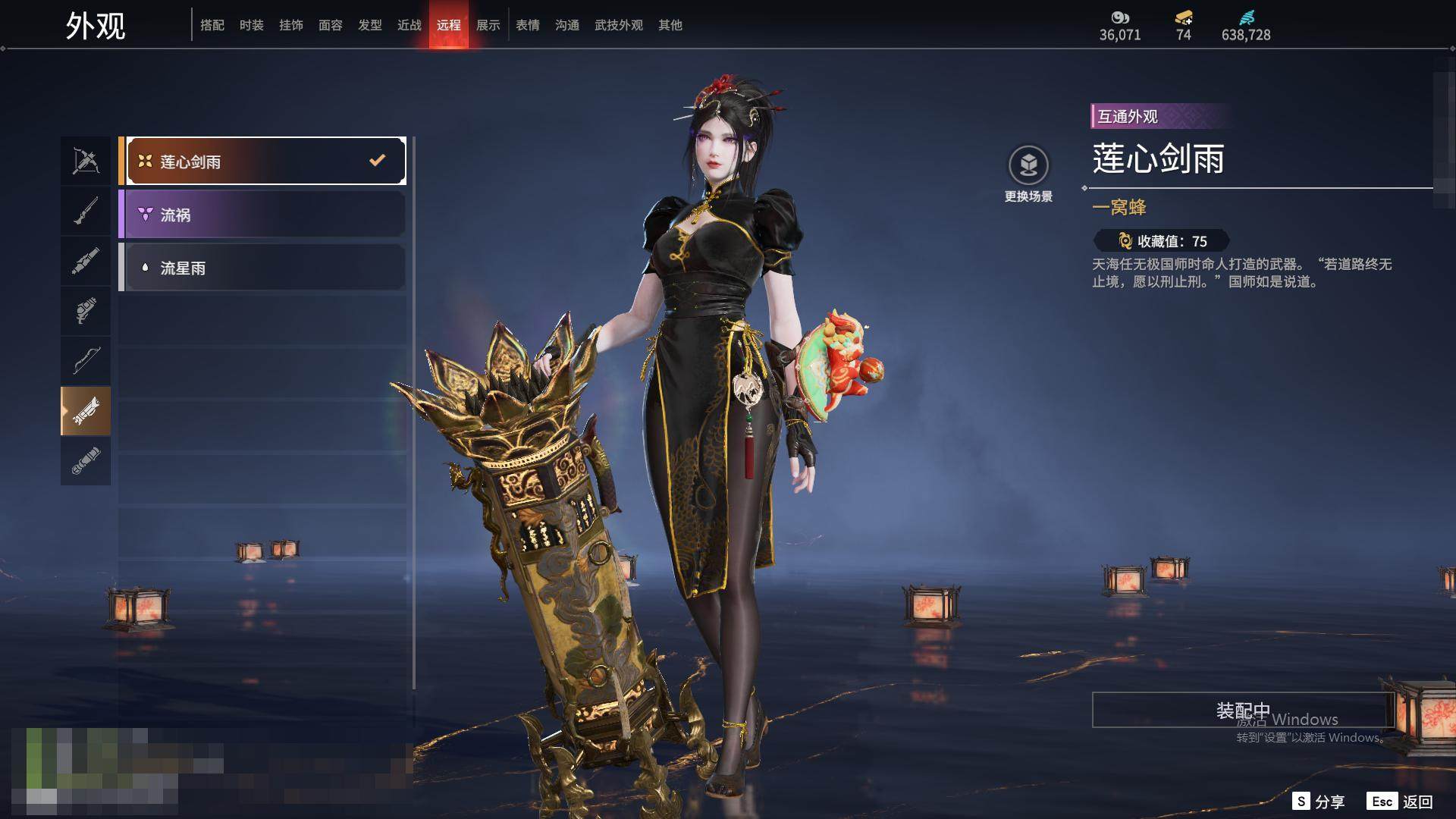The image size is (1456, 819).
Task: Show the 面容 face tab
Action: [x=331, y=25]
